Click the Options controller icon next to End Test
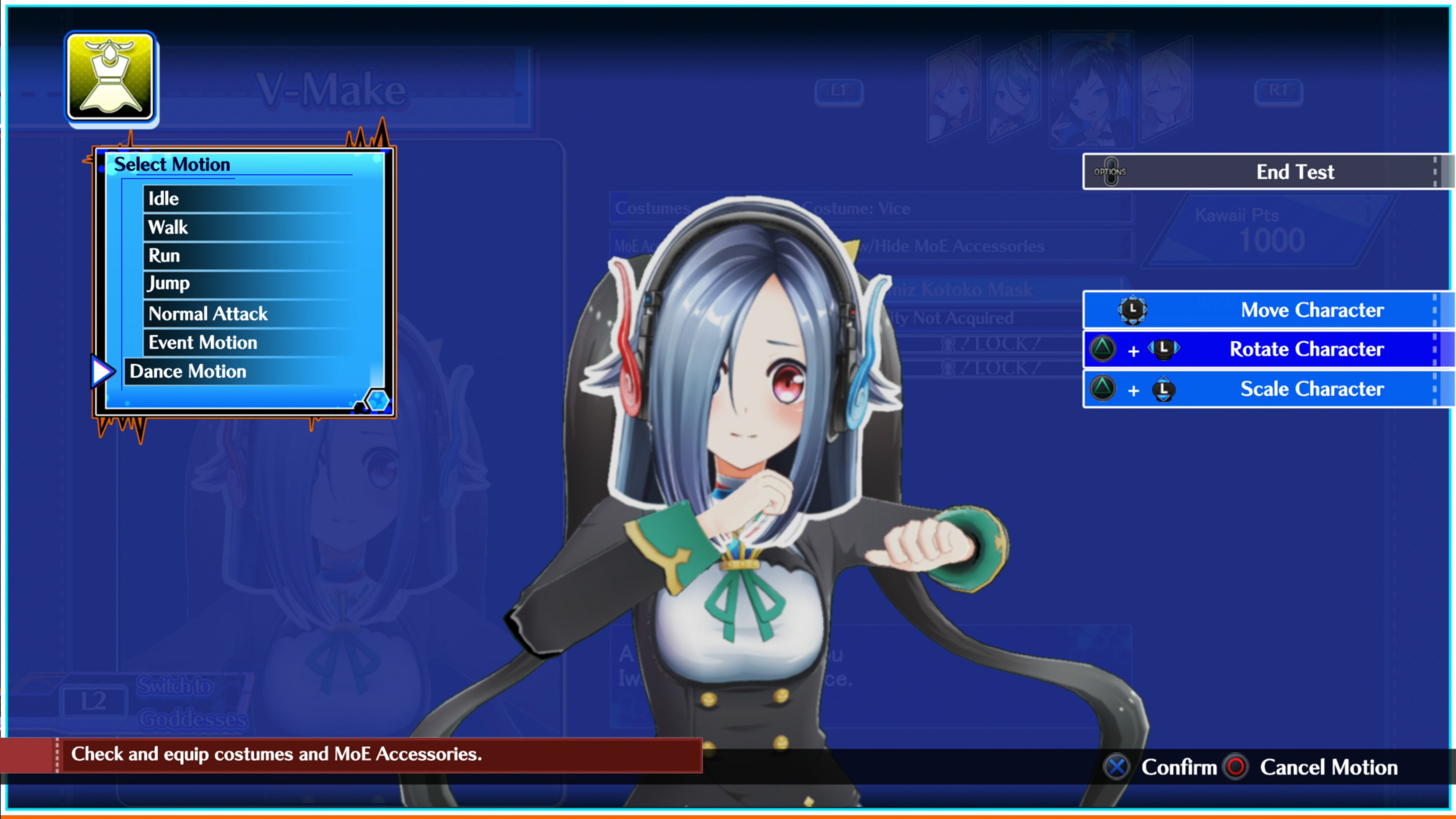The height and width of the screenshot is (819, 1456). click(1111, 172)
